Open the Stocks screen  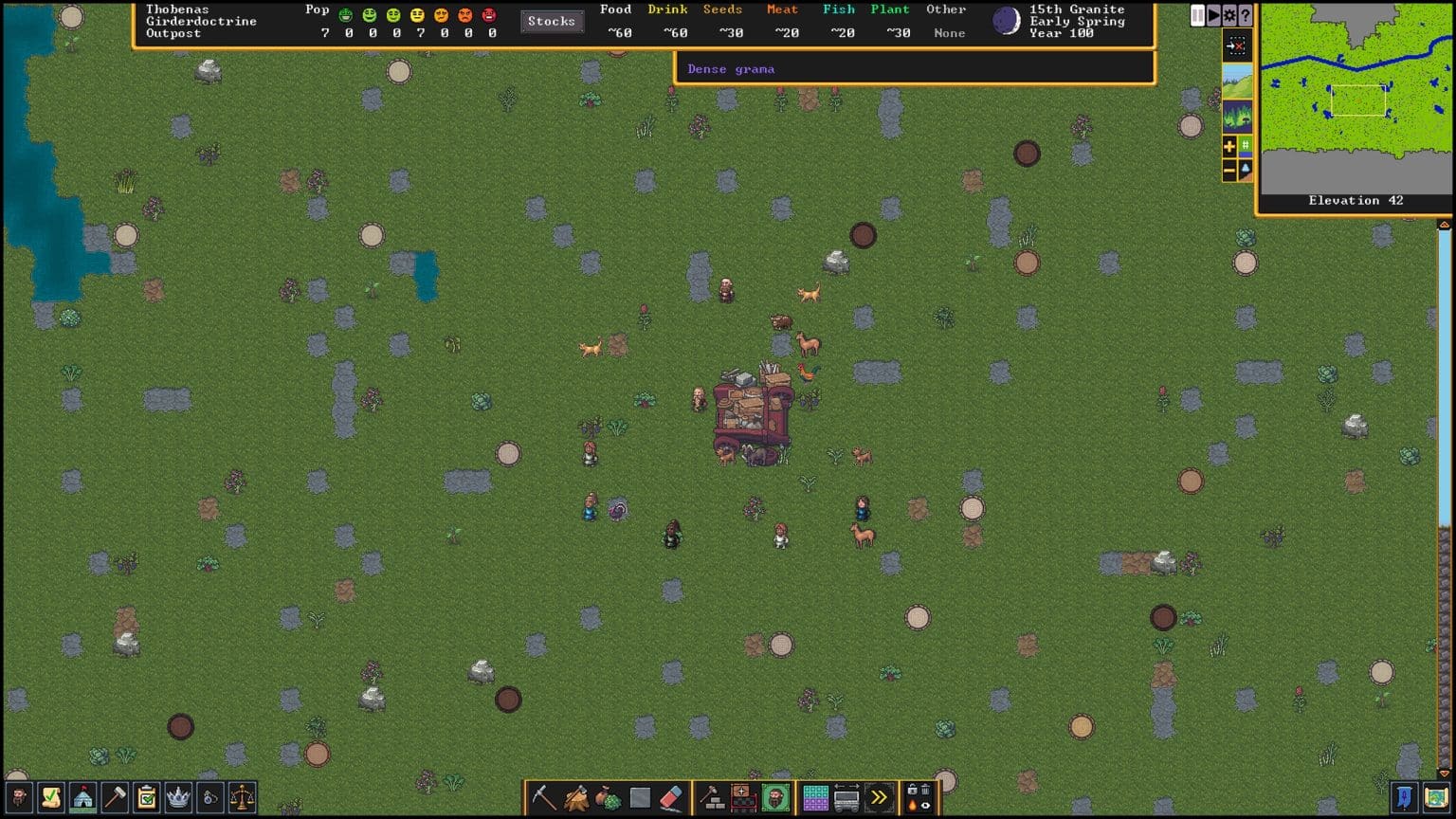coord(552,21)
